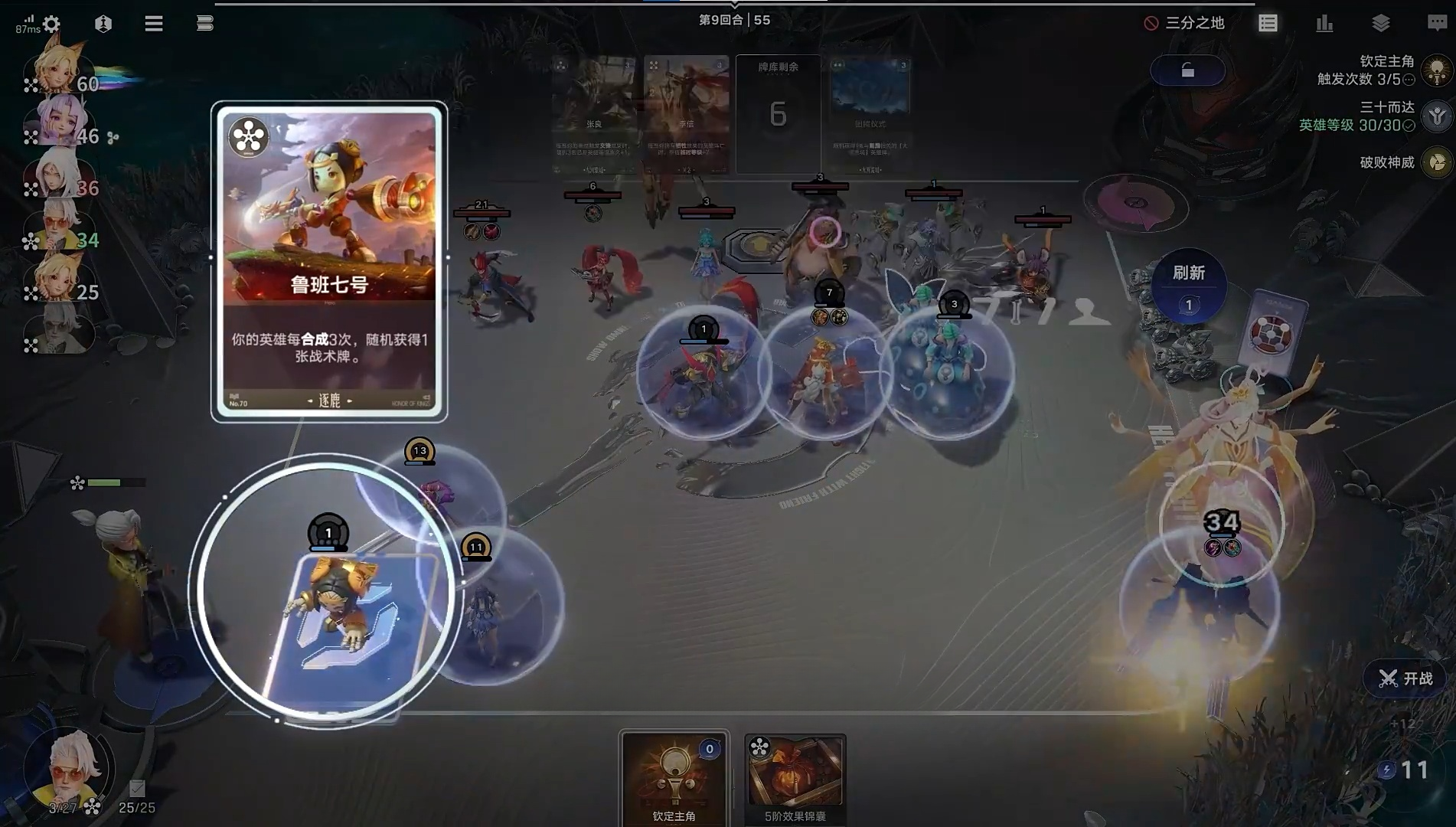Toggle the shop lock button
The width and height of the screenshot is (1456, 827).
[1187, 71]
